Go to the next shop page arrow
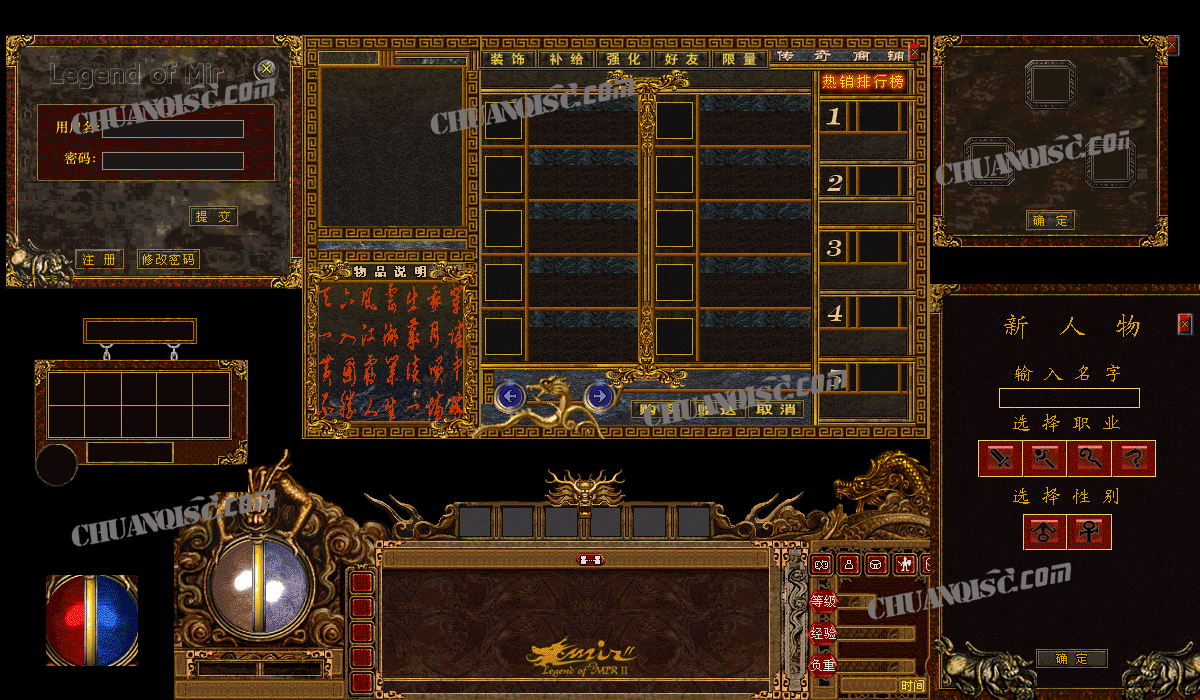 click(599, 397)
